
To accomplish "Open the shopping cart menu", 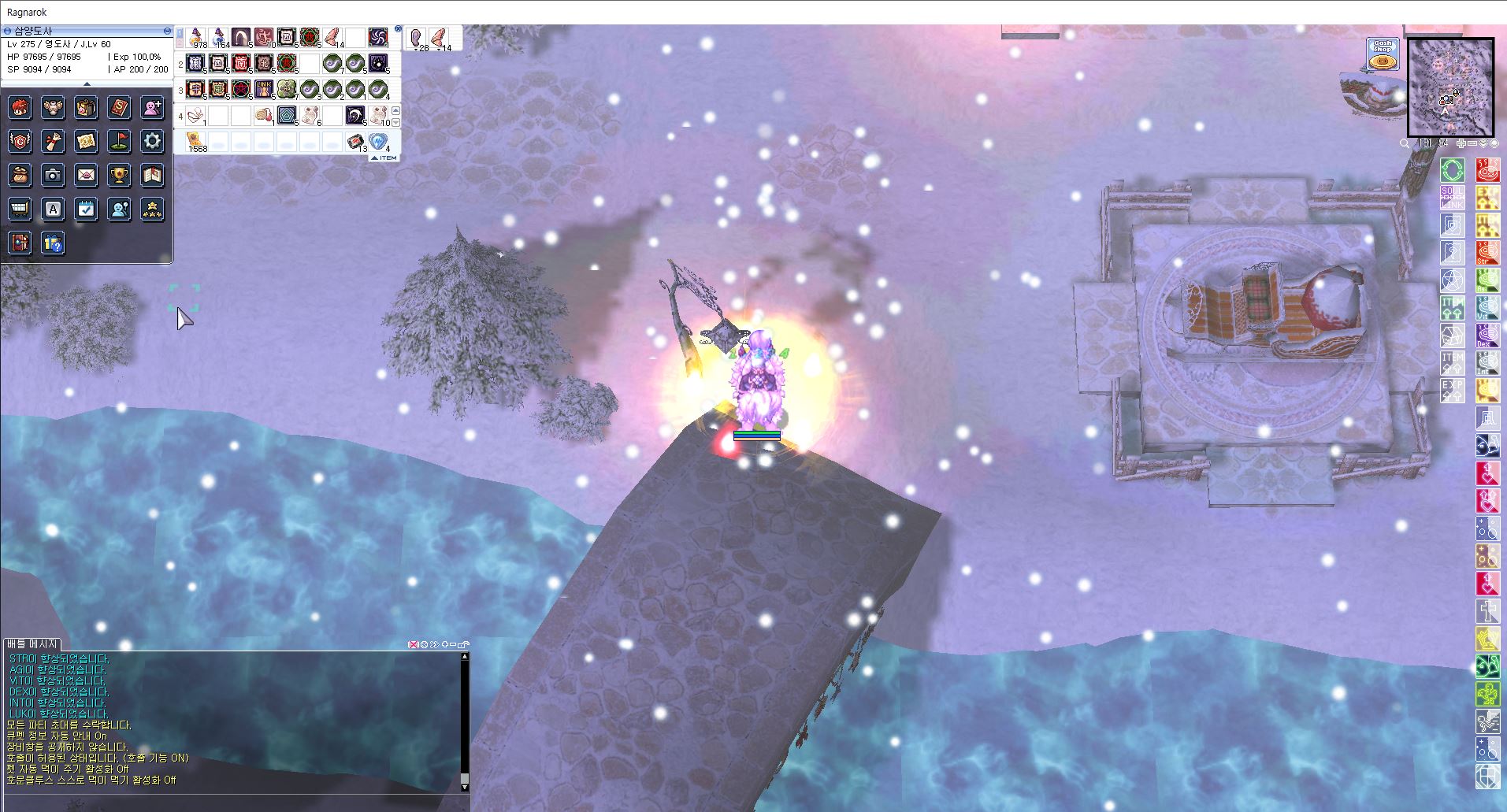I will pyautogui.click(x=20, y=209).
